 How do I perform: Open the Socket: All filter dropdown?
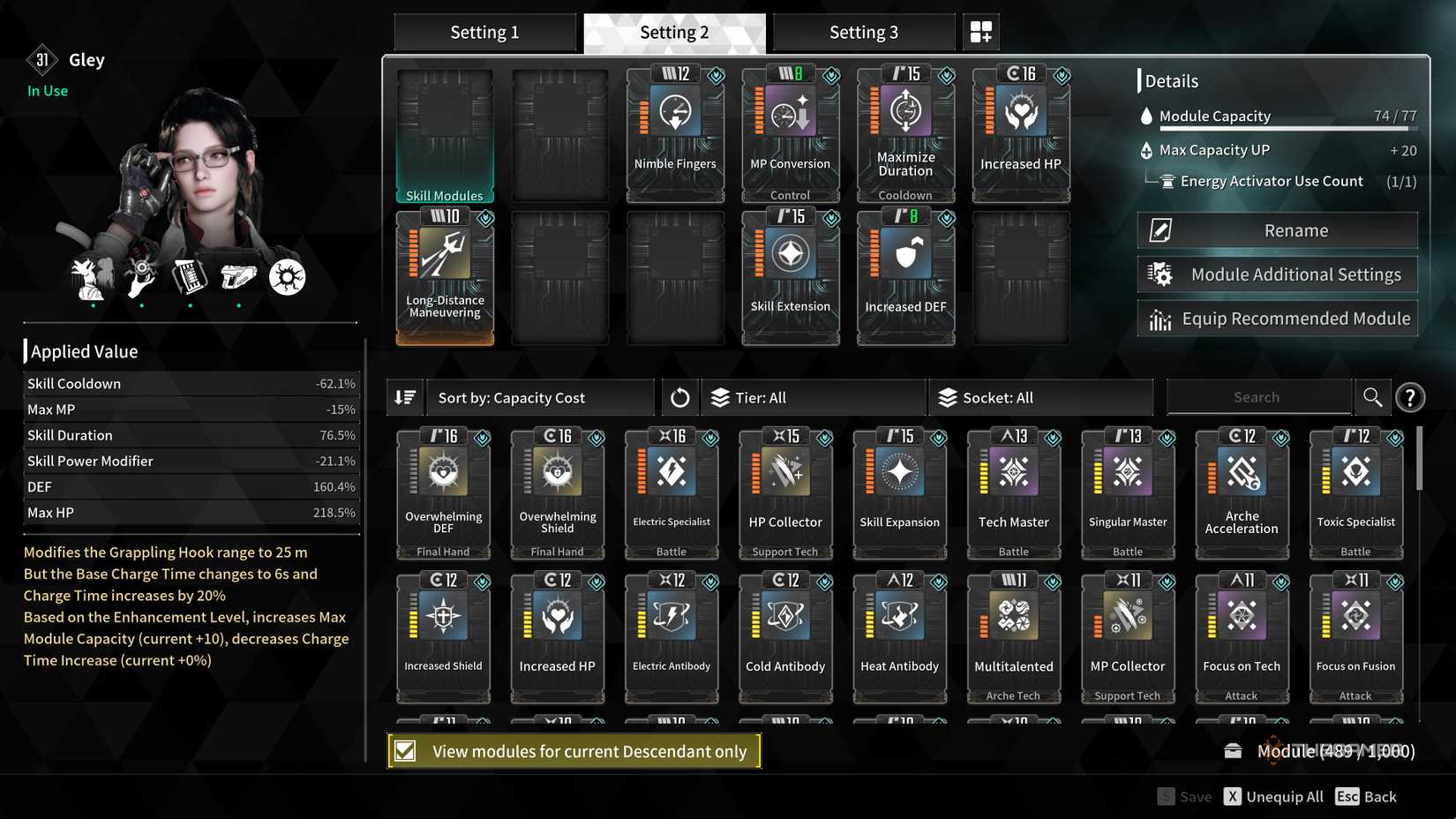click(x=1040, y=397)
